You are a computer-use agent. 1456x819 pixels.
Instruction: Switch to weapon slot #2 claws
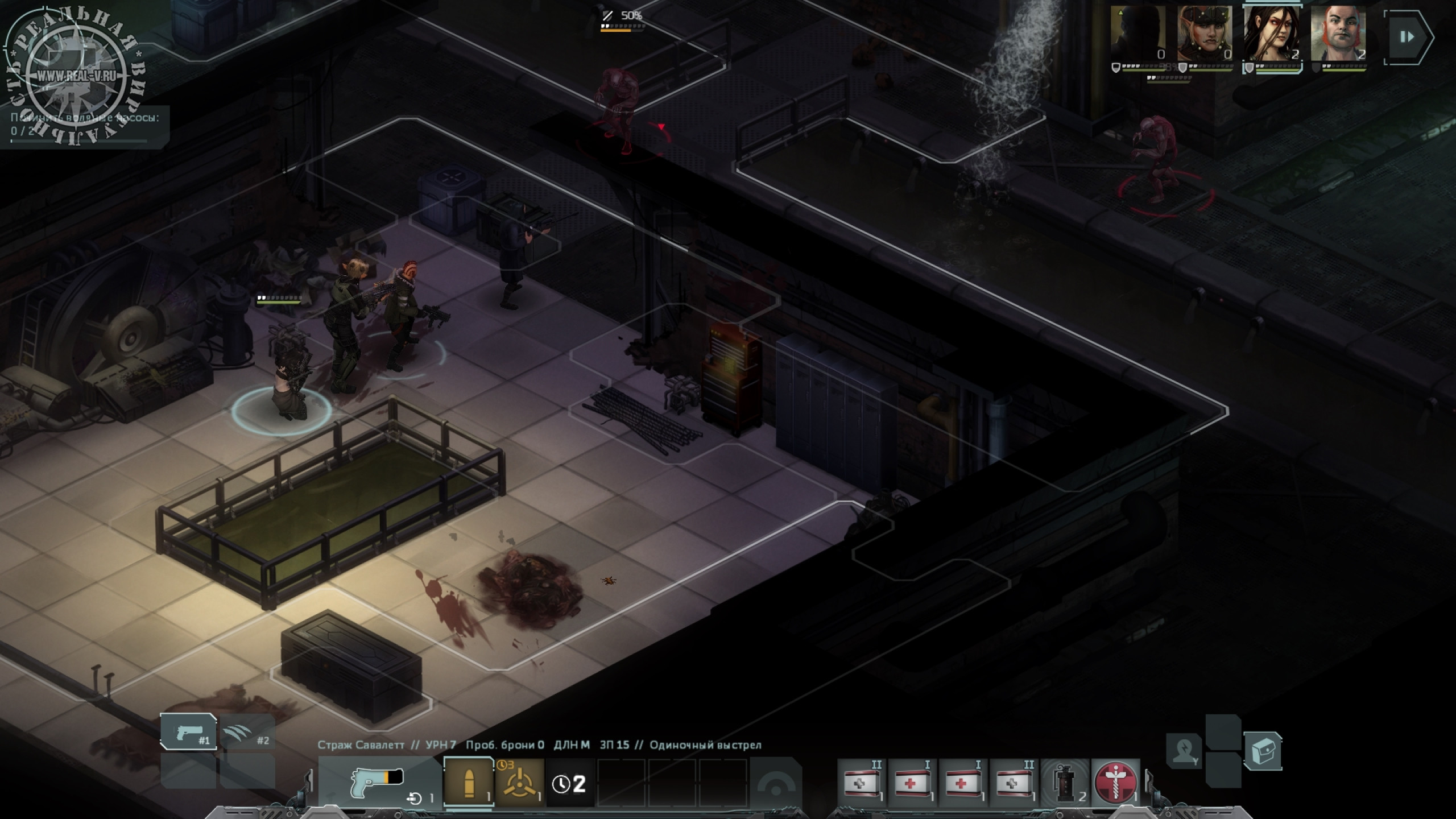247,732
